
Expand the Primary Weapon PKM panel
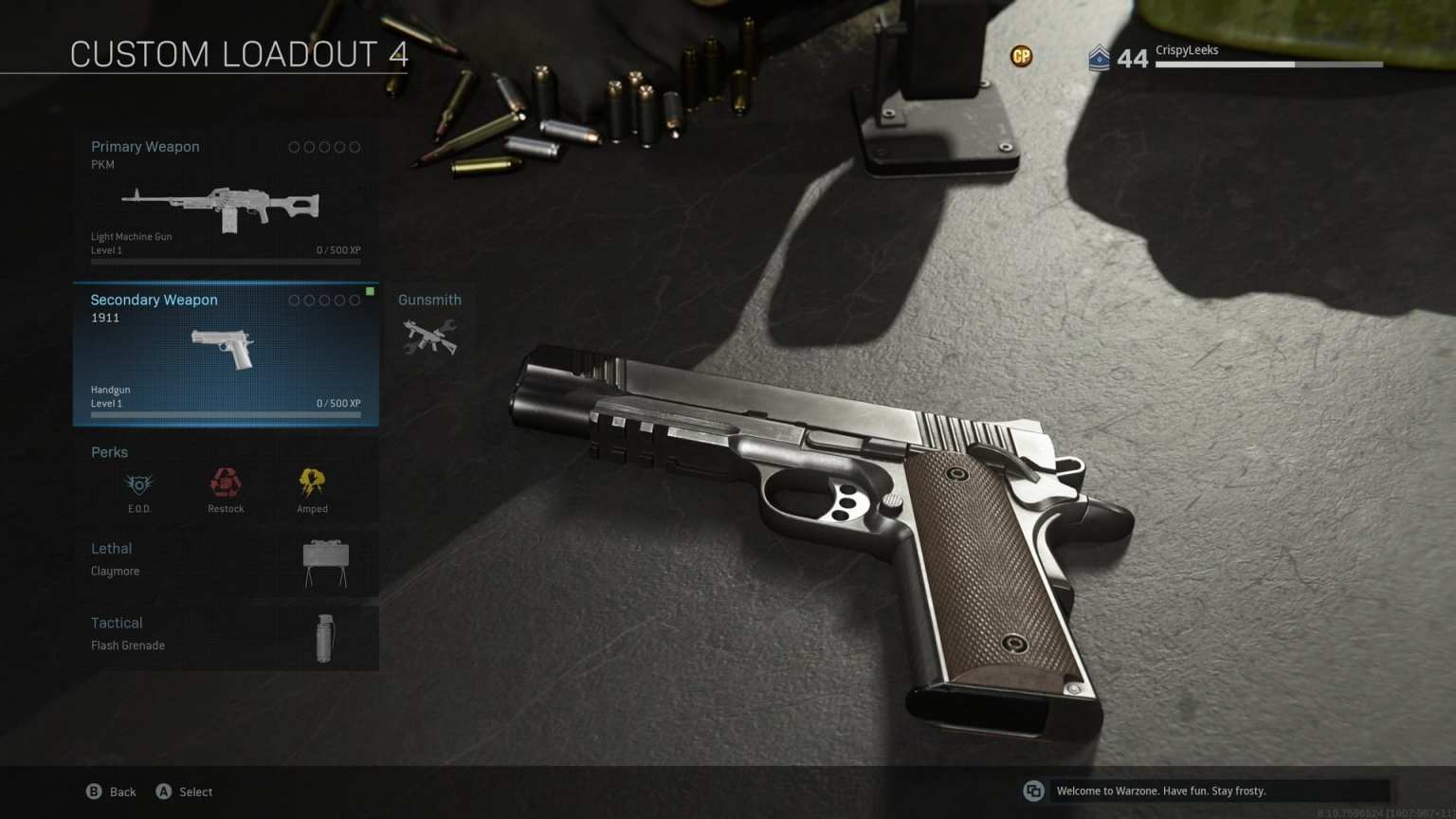tap(225, 196)
